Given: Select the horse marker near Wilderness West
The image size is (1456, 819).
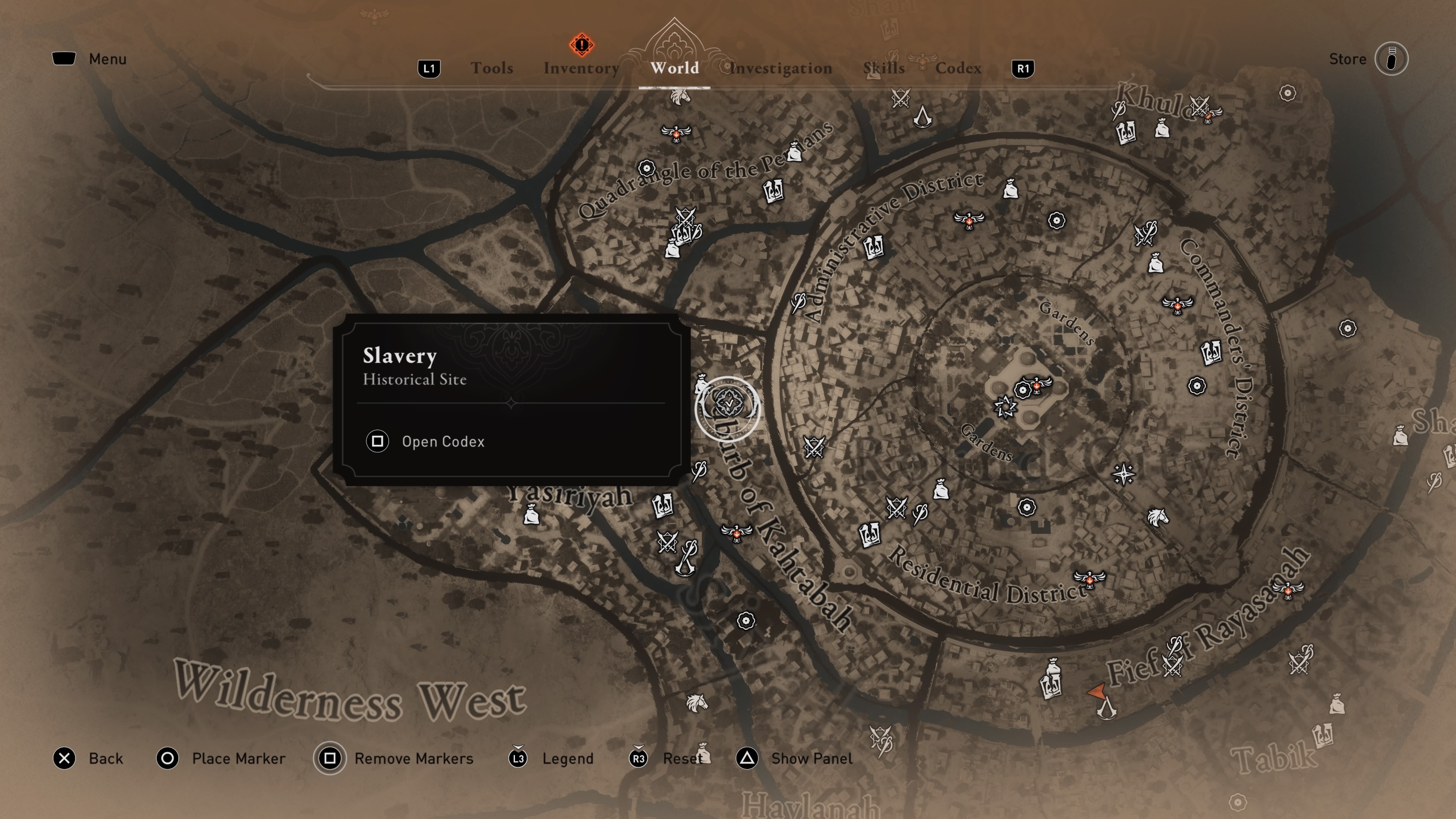Looking at the screenshot, I should (x=697, y=703).
